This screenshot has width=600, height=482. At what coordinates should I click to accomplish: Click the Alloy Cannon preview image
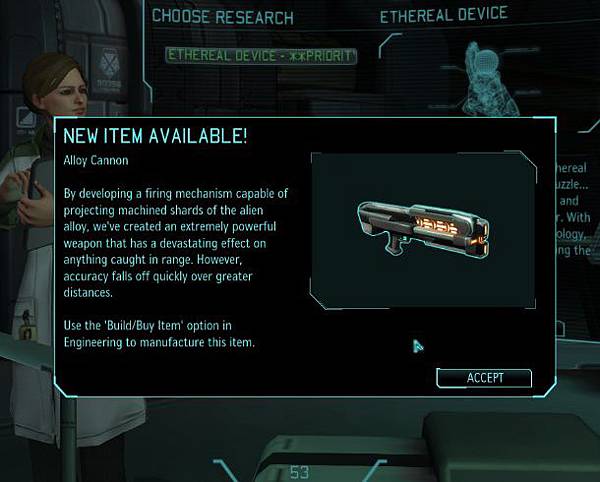[430, 228]
